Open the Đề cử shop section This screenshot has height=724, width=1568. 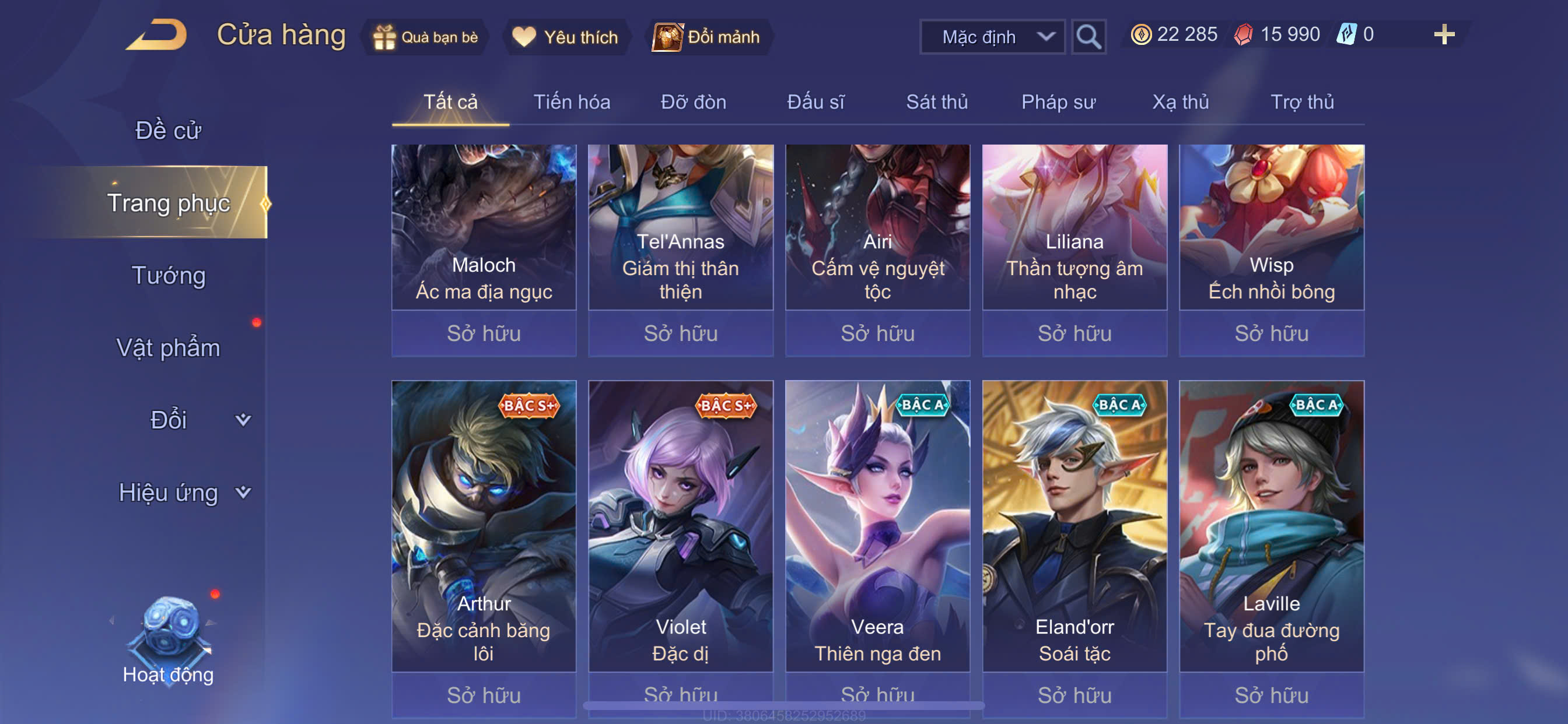(168, 130)
